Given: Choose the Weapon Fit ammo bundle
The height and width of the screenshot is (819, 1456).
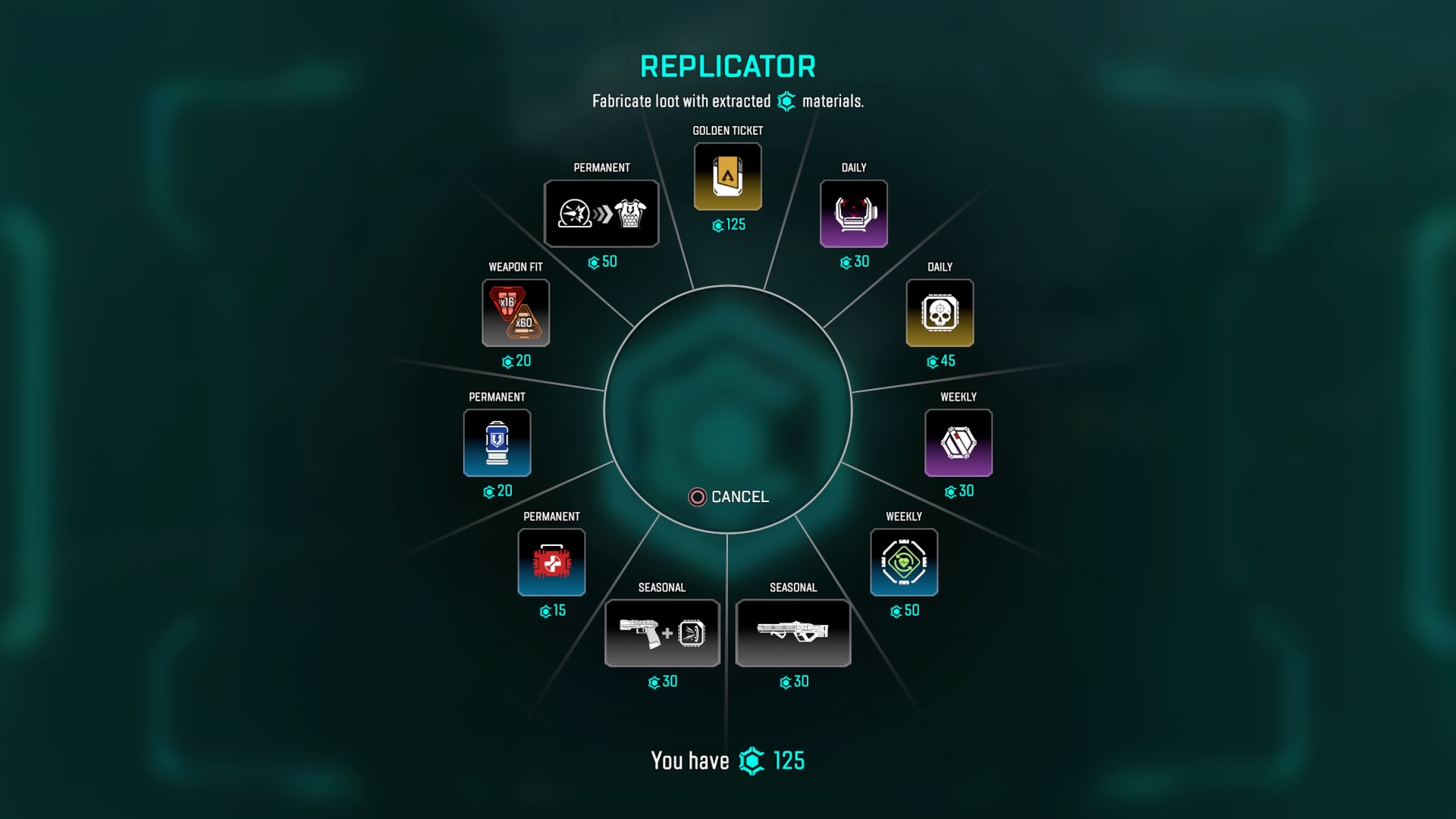Looking at the screenshot, I should (516, 313).
